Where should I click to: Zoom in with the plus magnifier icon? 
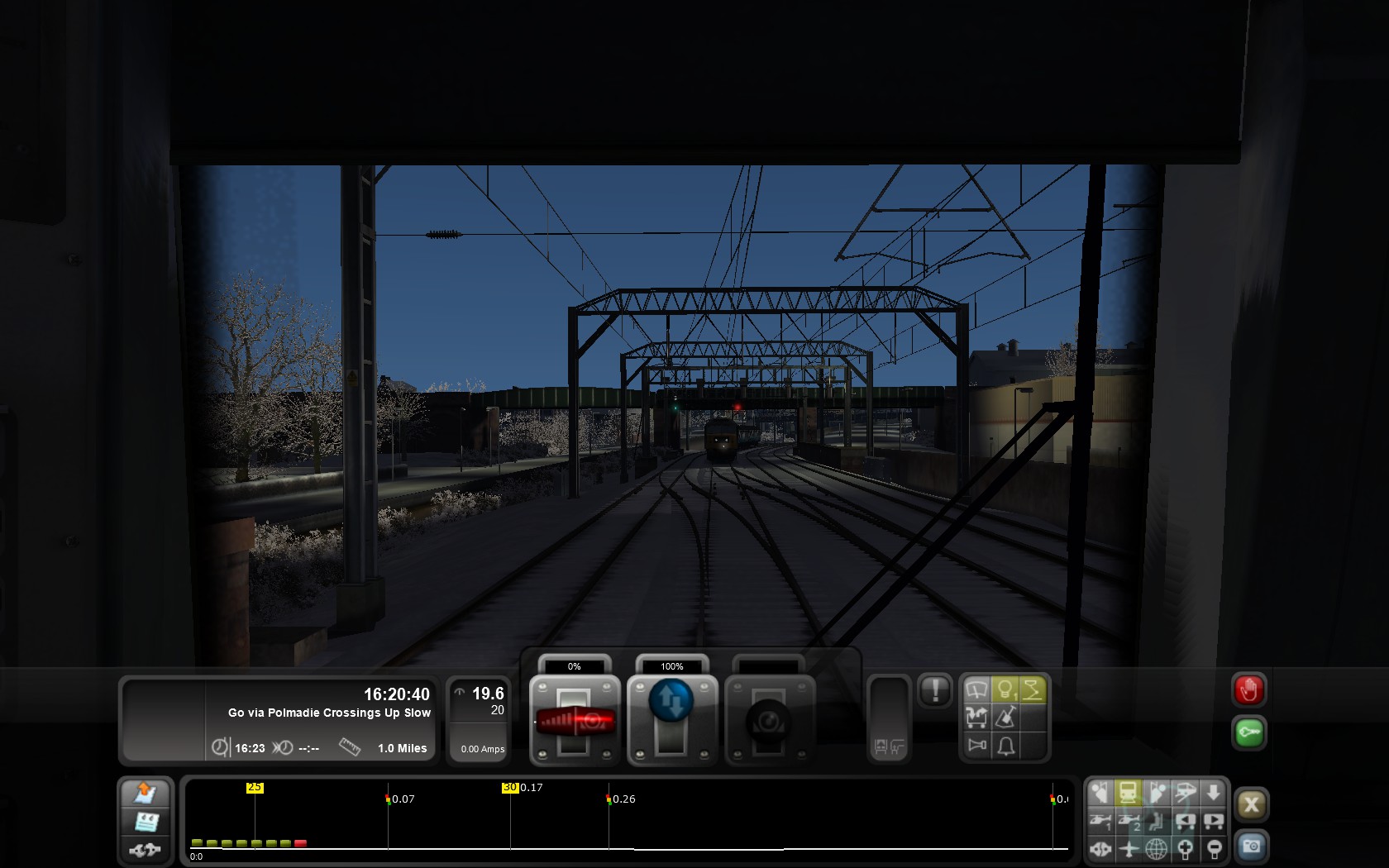[x=1185, y=848]
